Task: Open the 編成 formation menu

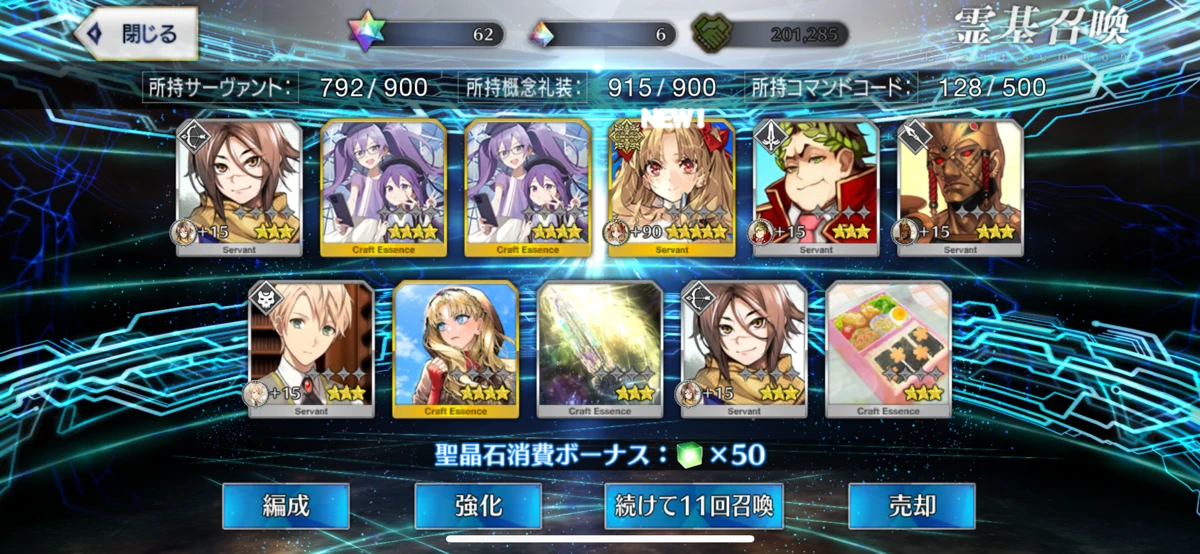Action: [285, 505]
